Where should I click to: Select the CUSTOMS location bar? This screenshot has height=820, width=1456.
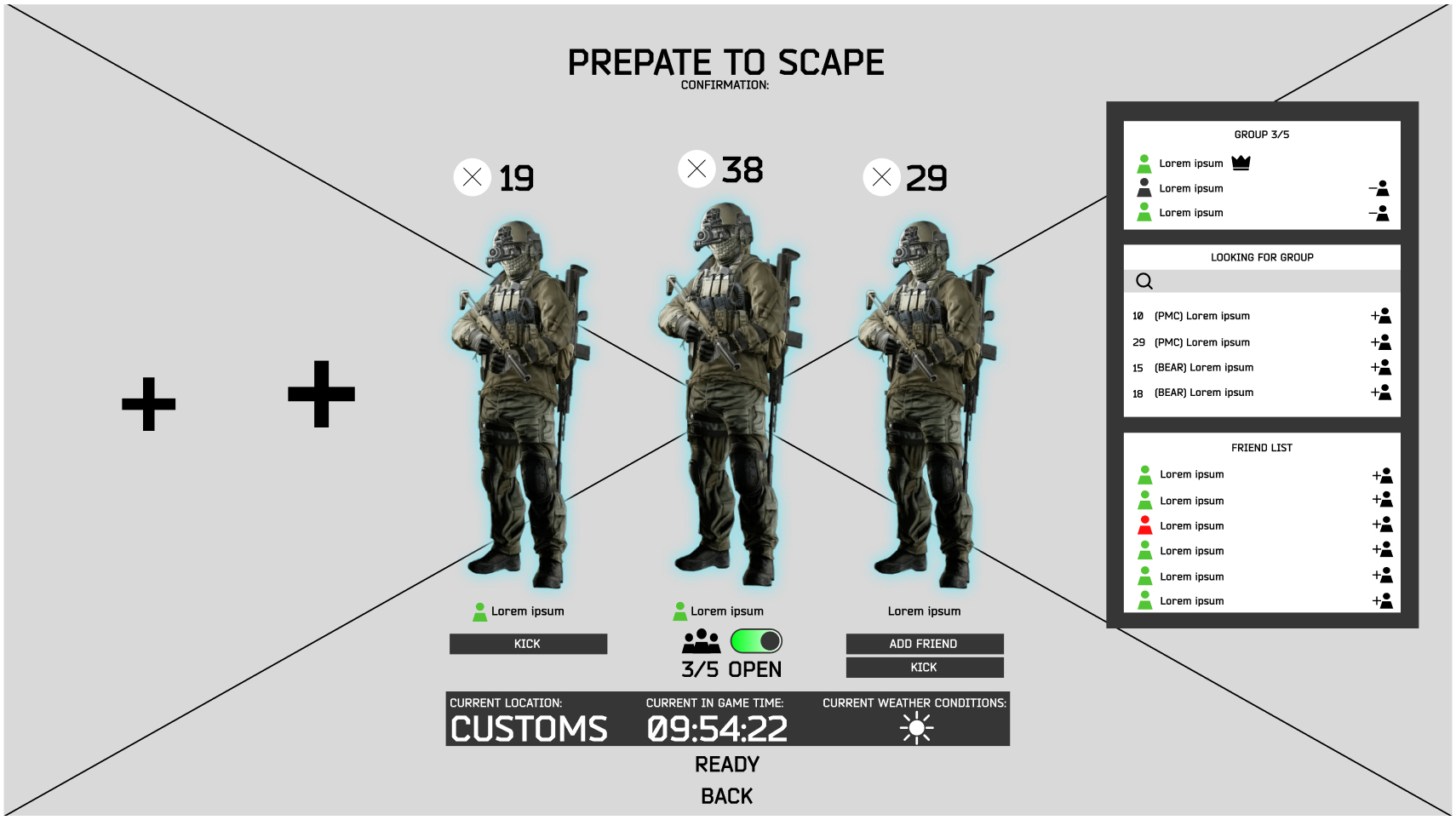[528, 727]
